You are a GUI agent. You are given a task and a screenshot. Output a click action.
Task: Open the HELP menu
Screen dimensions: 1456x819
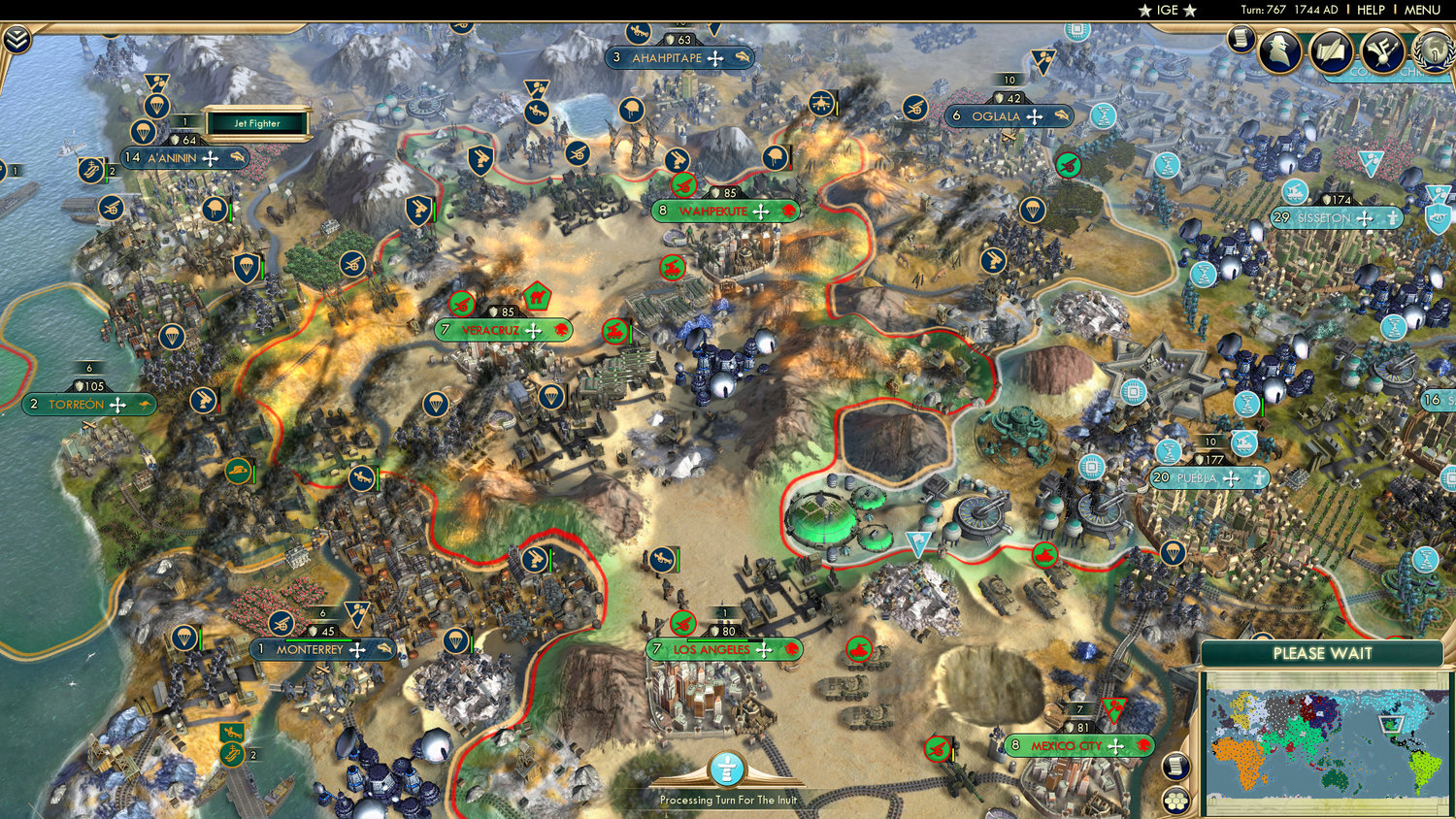coord(1371,10)
